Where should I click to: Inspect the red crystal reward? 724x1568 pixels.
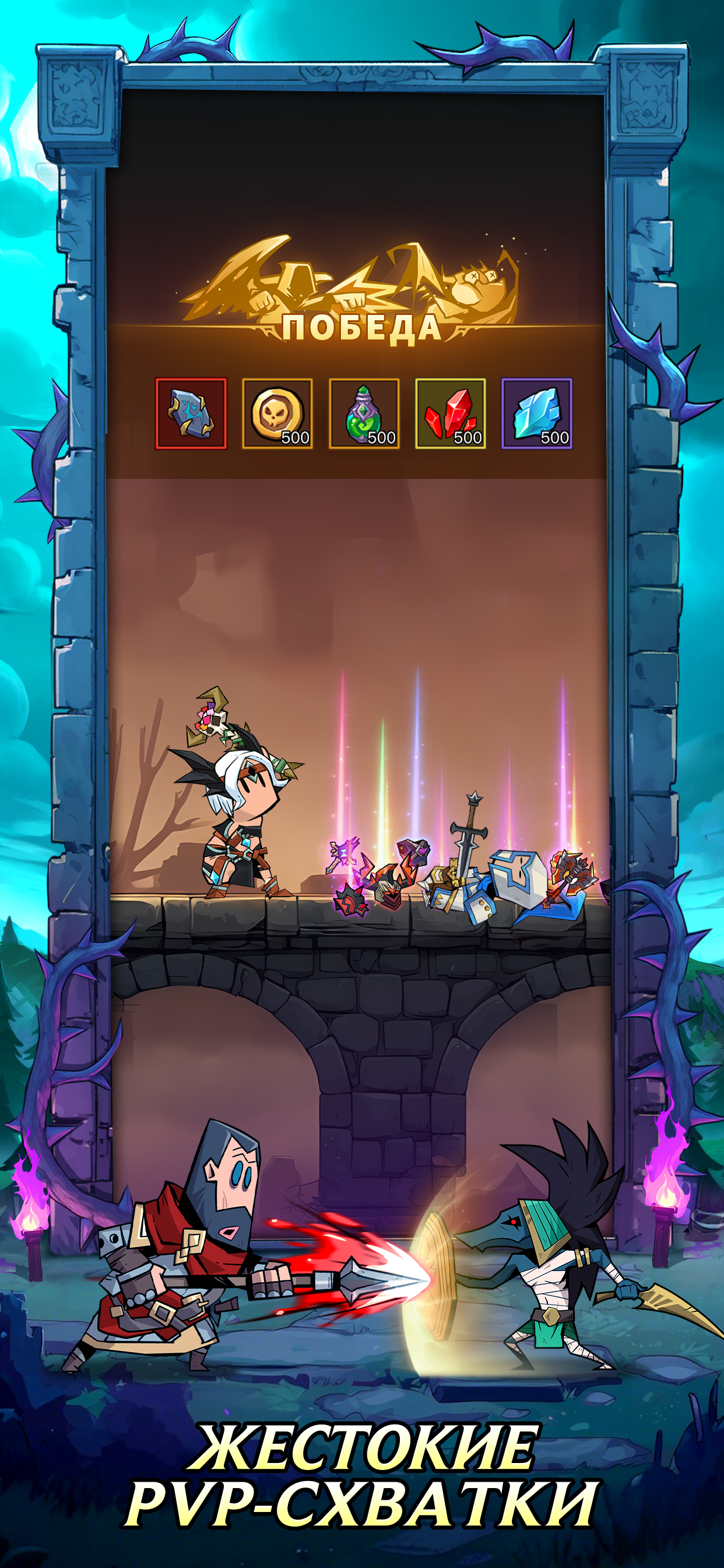450,414
